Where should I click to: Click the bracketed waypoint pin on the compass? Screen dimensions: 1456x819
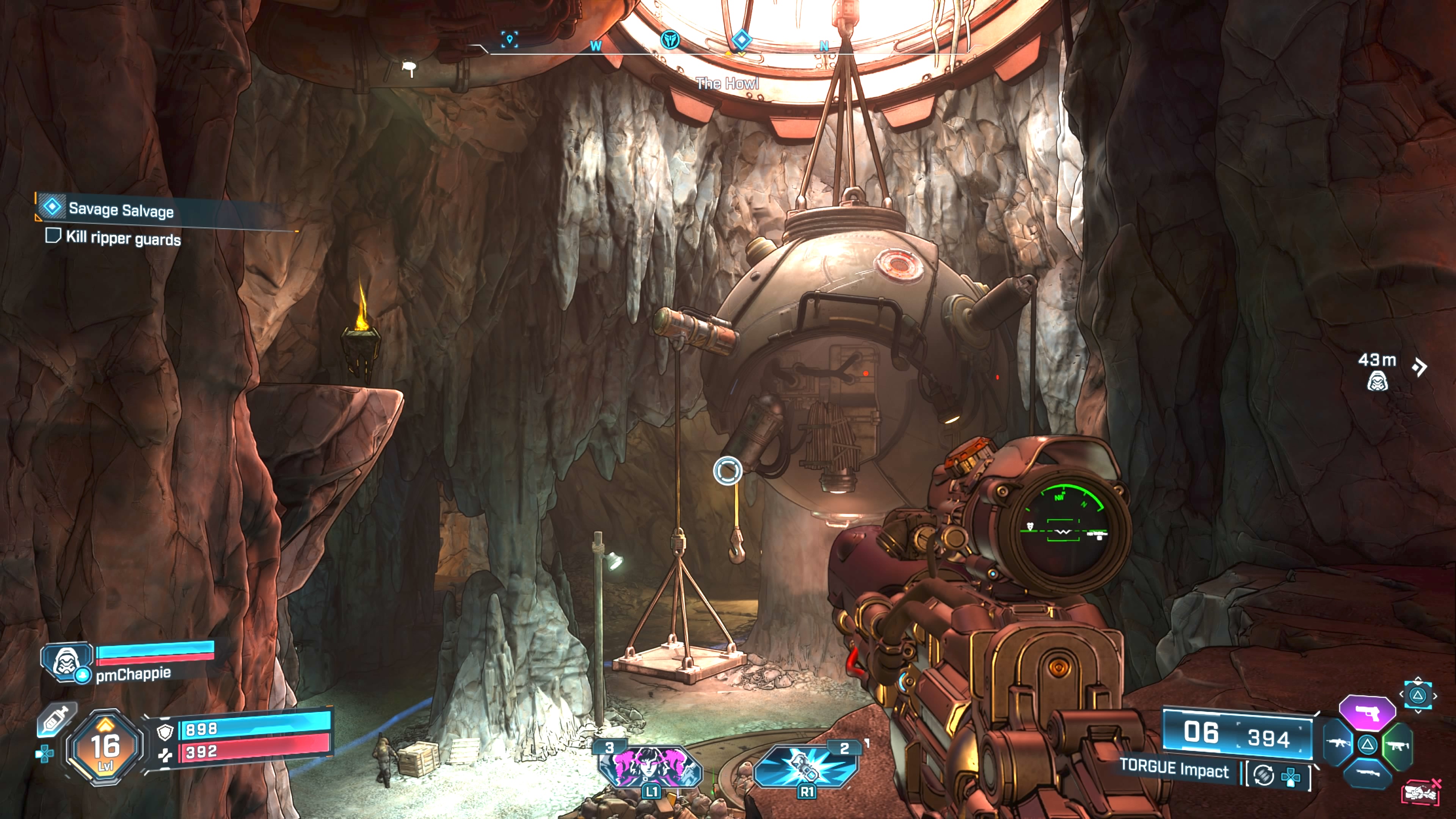click(x=509, y=39)
